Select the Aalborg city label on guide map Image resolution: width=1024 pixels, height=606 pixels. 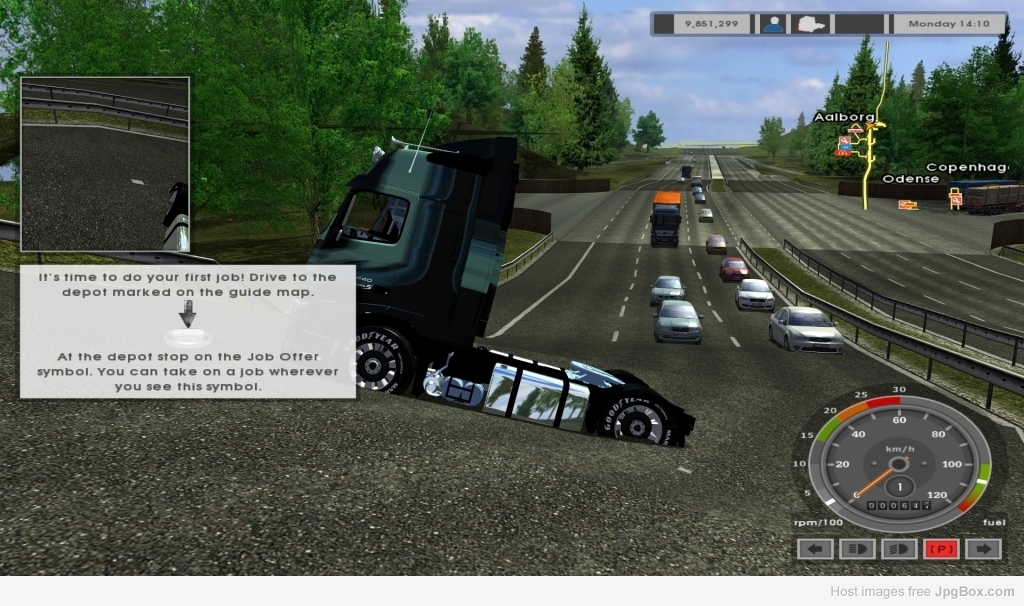click(x=844, y=117)
